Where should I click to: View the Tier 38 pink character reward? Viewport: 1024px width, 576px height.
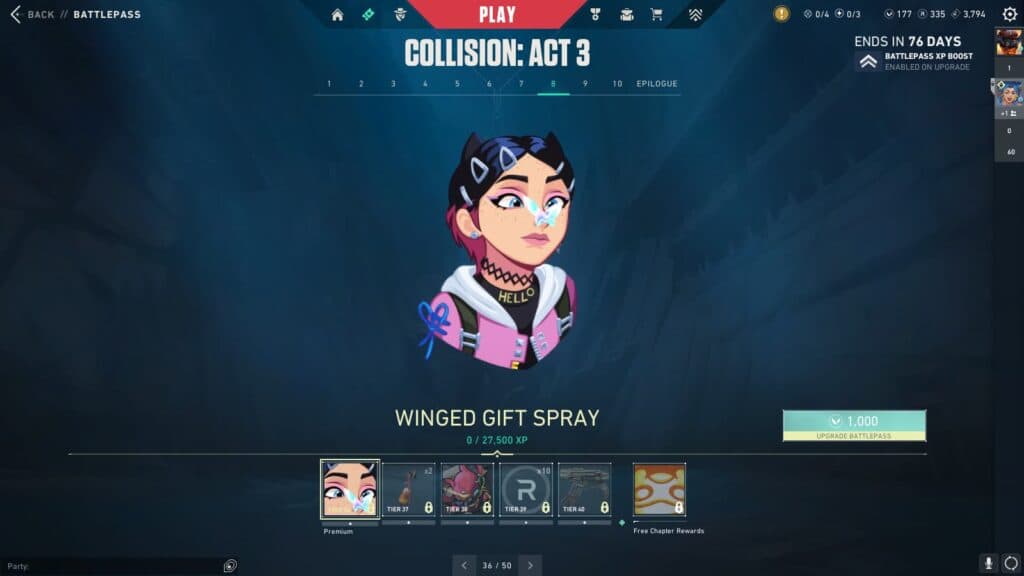click(467, 489)
